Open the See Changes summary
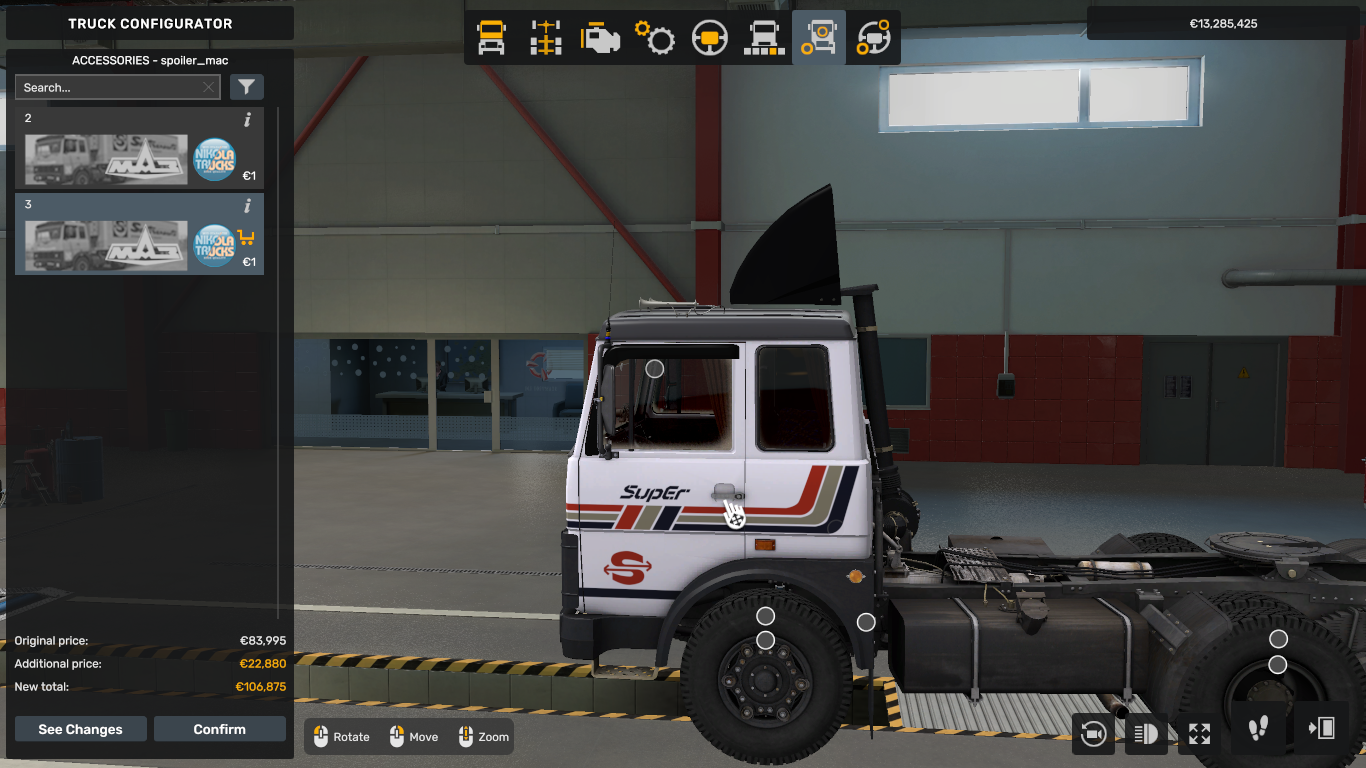The height and width of the screenshot is (768, 1366). (x=80, y=729)
